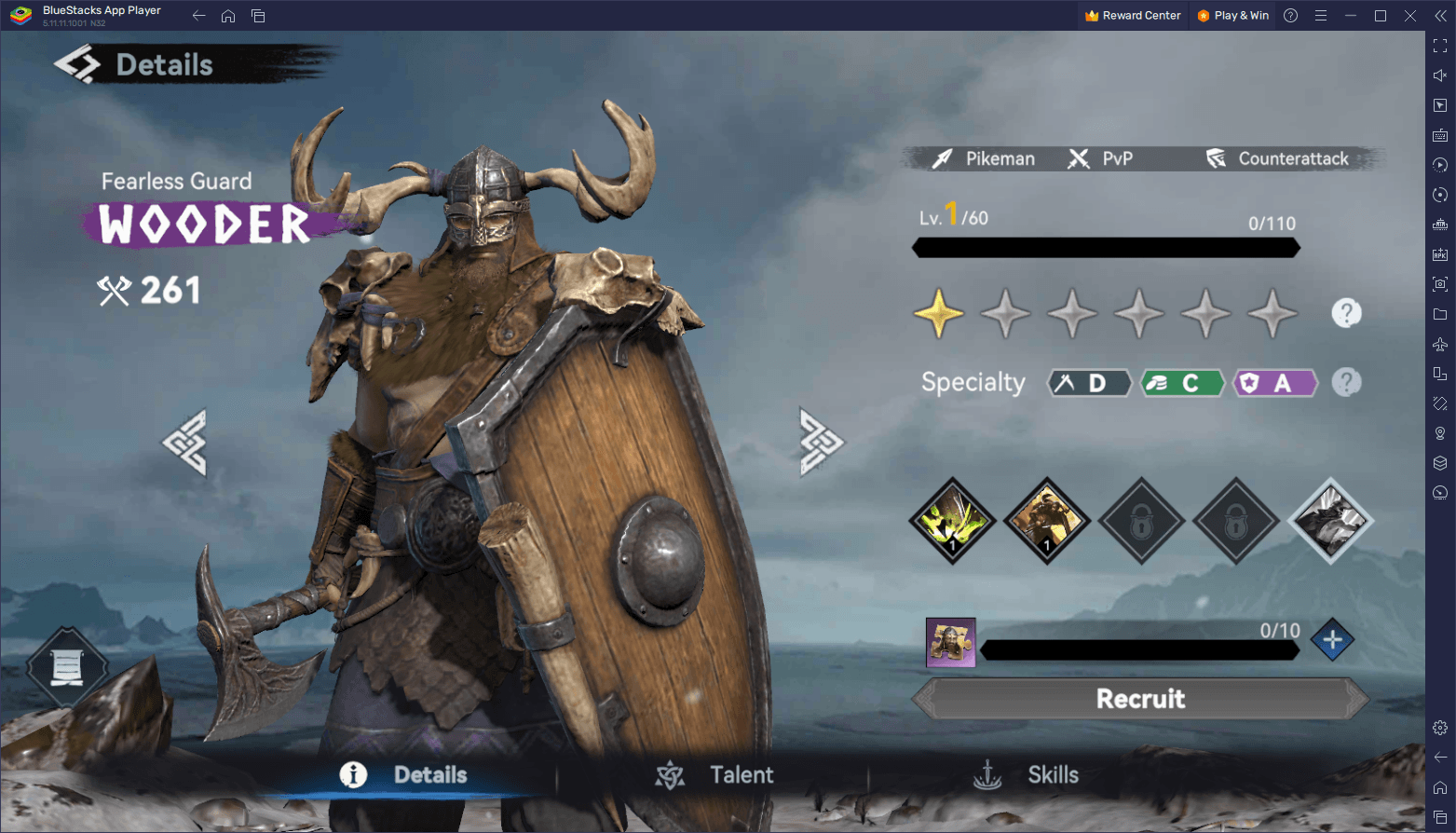Tap the Wooder fragment puzzle piece icon
Image resolution: width=1456 pixels, height=833 pixels.
[950, 642]
